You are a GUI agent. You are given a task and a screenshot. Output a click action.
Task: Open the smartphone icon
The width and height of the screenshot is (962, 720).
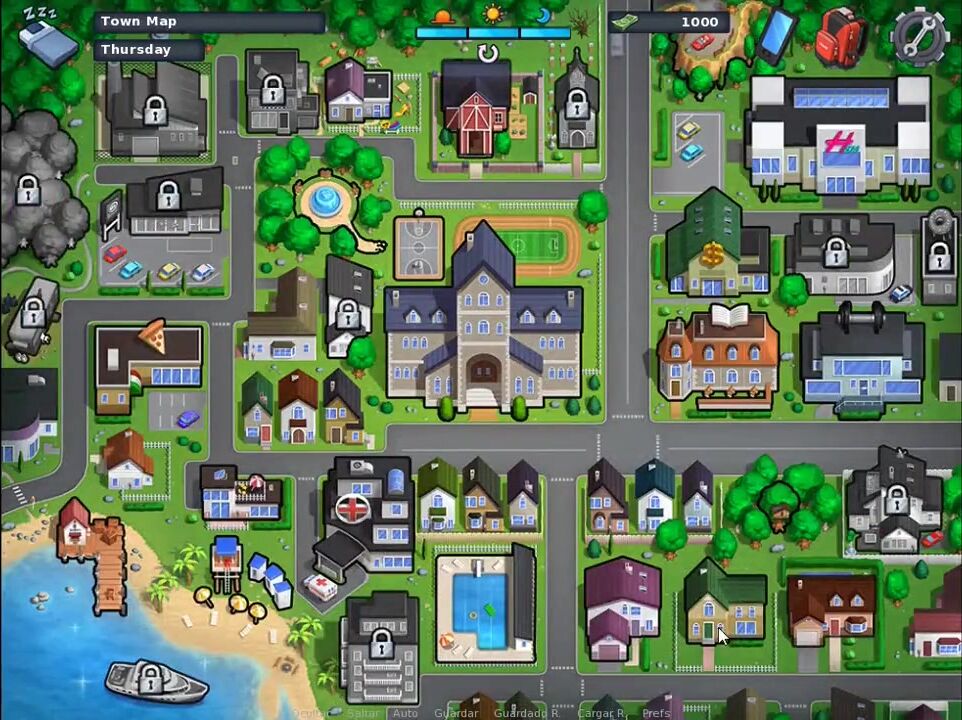[776, 34]
